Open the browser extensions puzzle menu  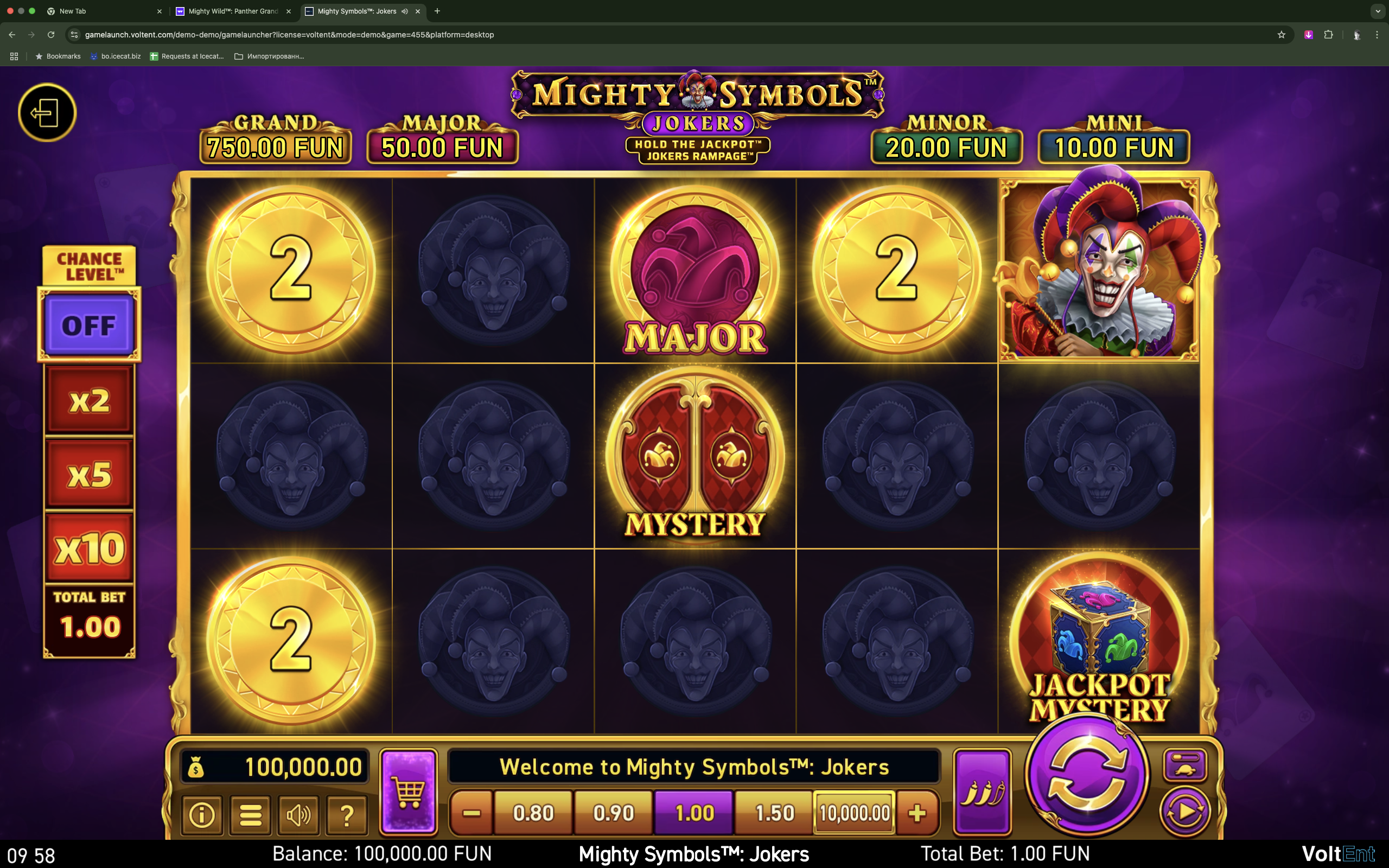coord(1328,34)
